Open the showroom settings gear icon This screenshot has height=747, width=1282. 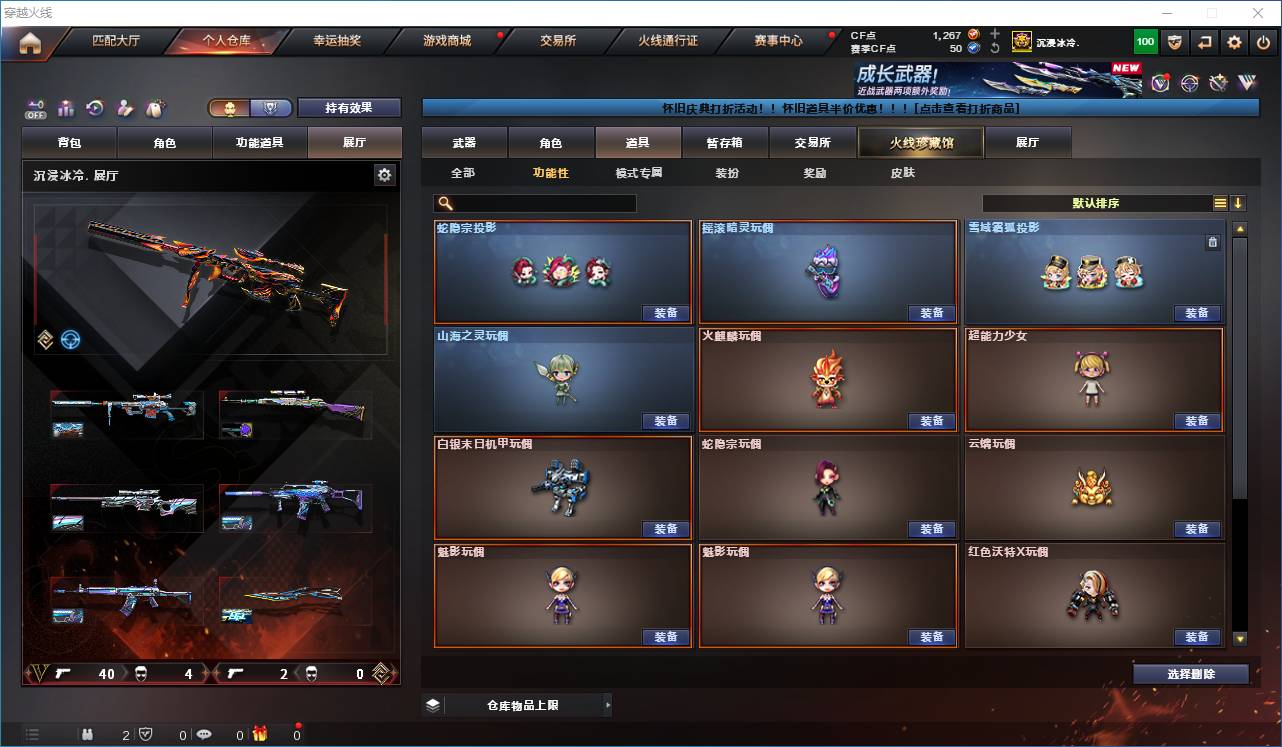385,174
